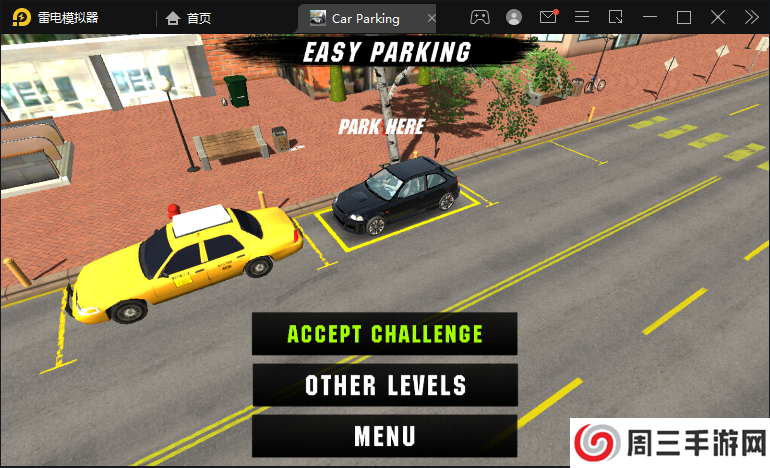
Task: Minimize the emulator window
Action: point(650,17)
